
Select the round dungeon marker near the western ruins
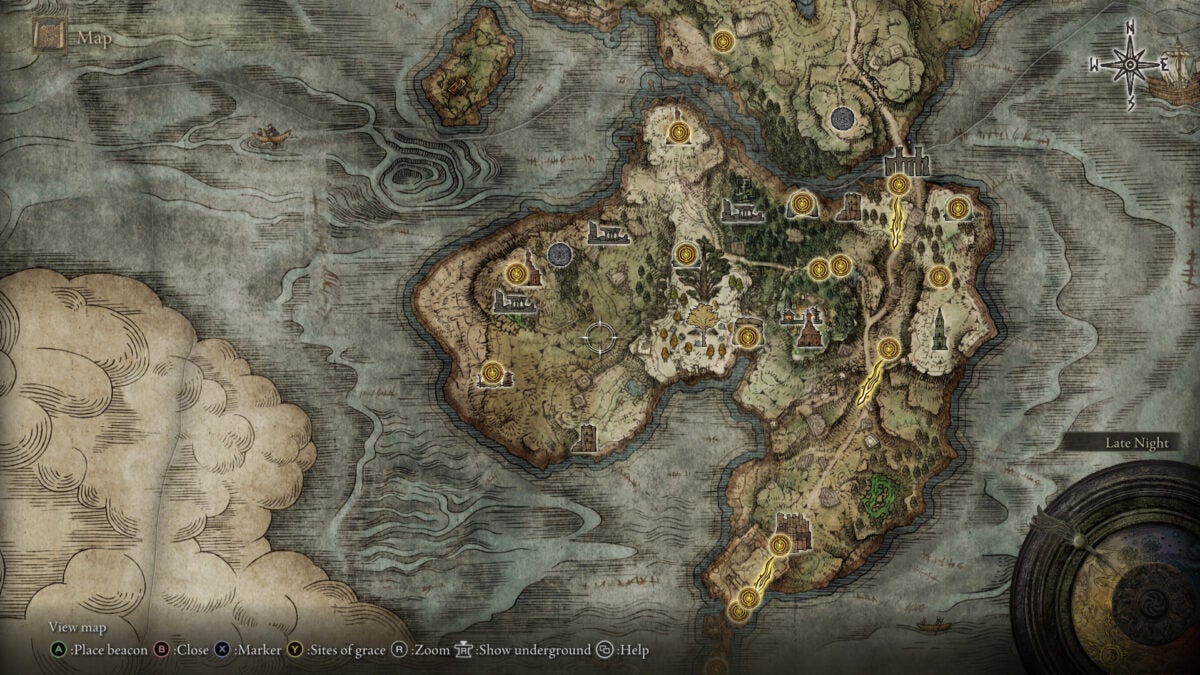[x=560, y=255]
